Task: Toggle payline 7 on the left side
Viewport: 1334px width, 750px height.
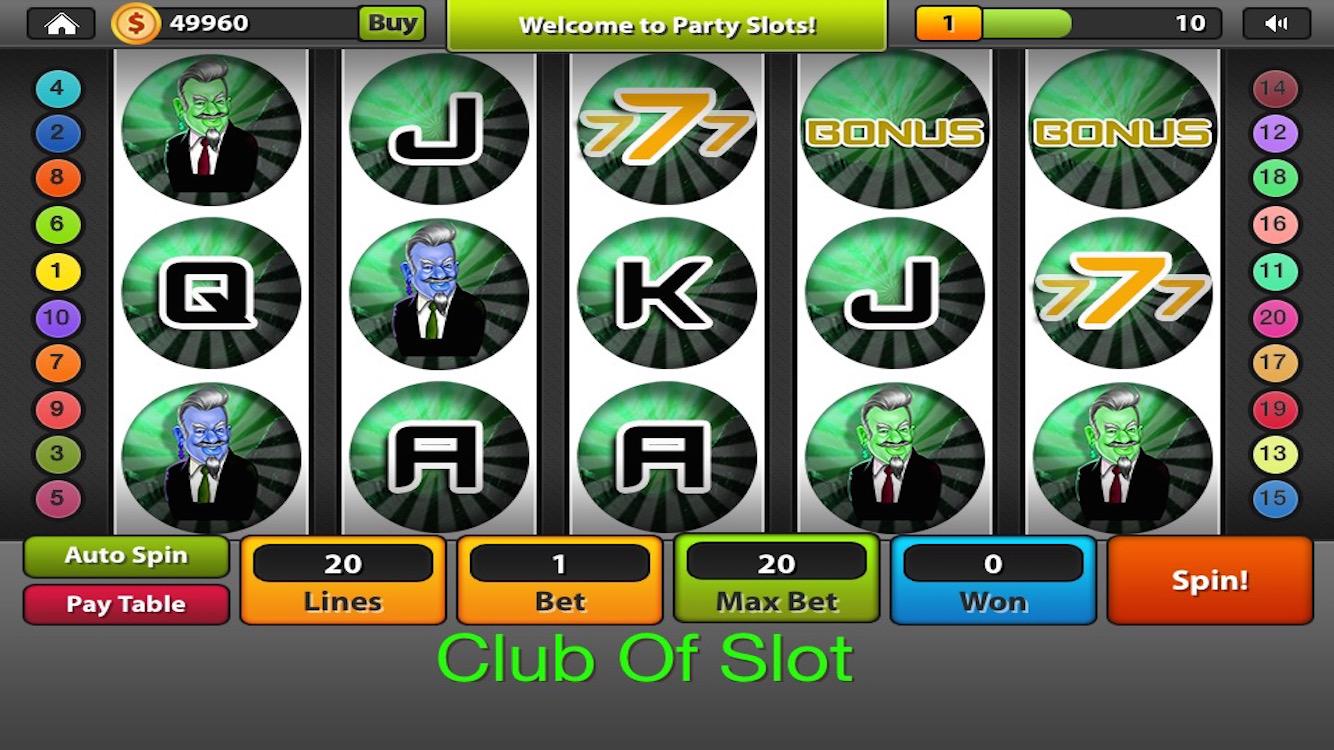Action: point(57,363)
